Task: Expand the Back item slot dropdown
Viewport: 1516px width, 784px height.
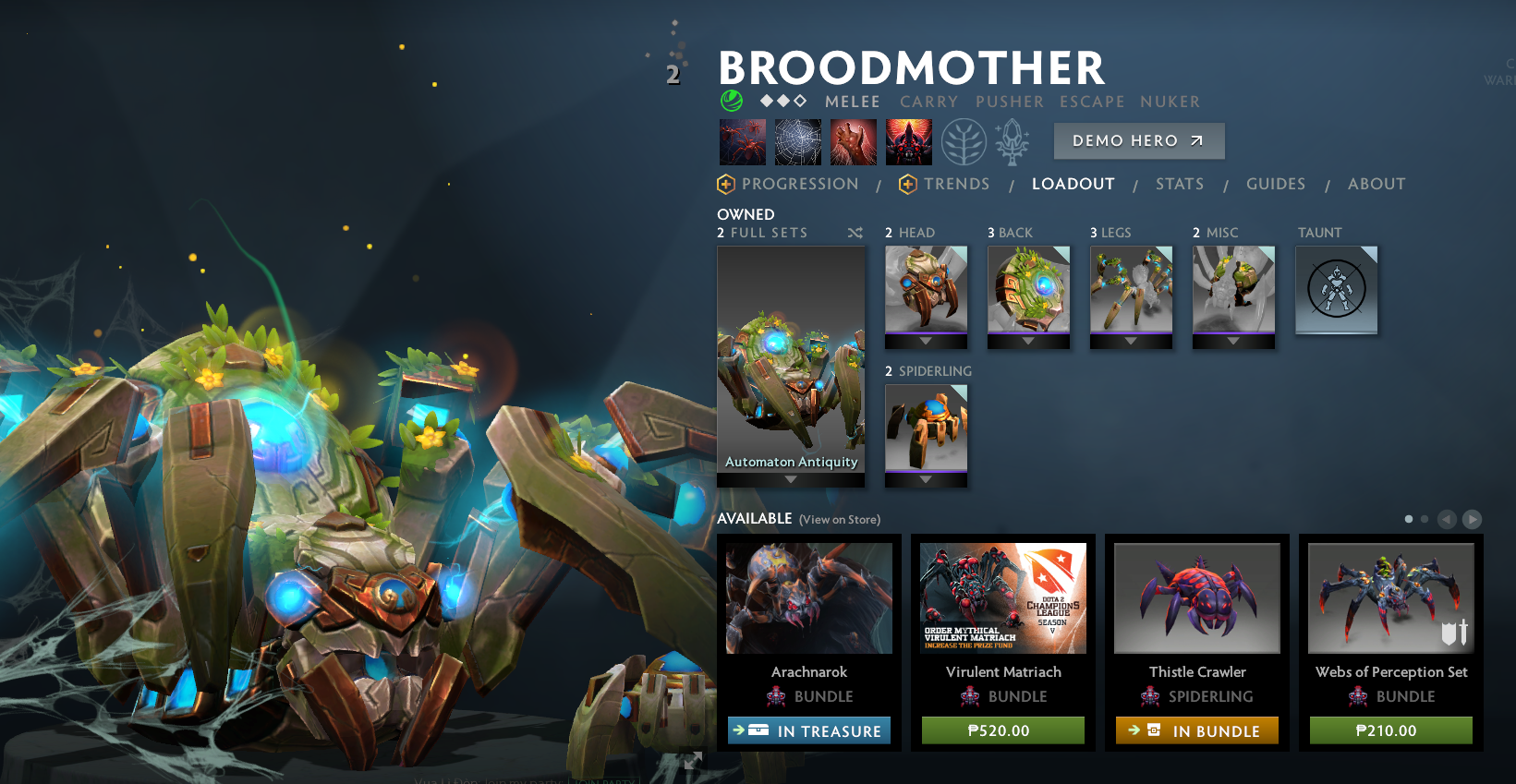Action: [1029, 341]
